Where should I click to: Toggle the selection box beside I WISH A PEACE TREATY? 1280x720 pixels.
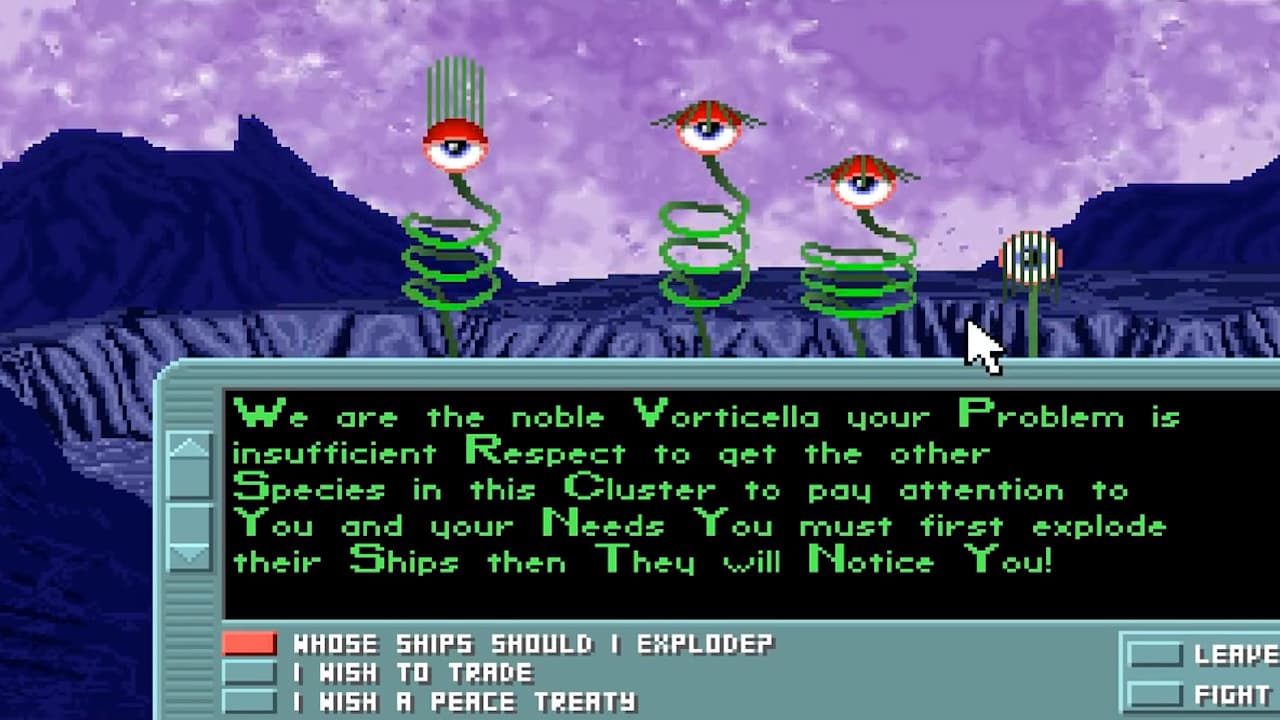point(250,701)
